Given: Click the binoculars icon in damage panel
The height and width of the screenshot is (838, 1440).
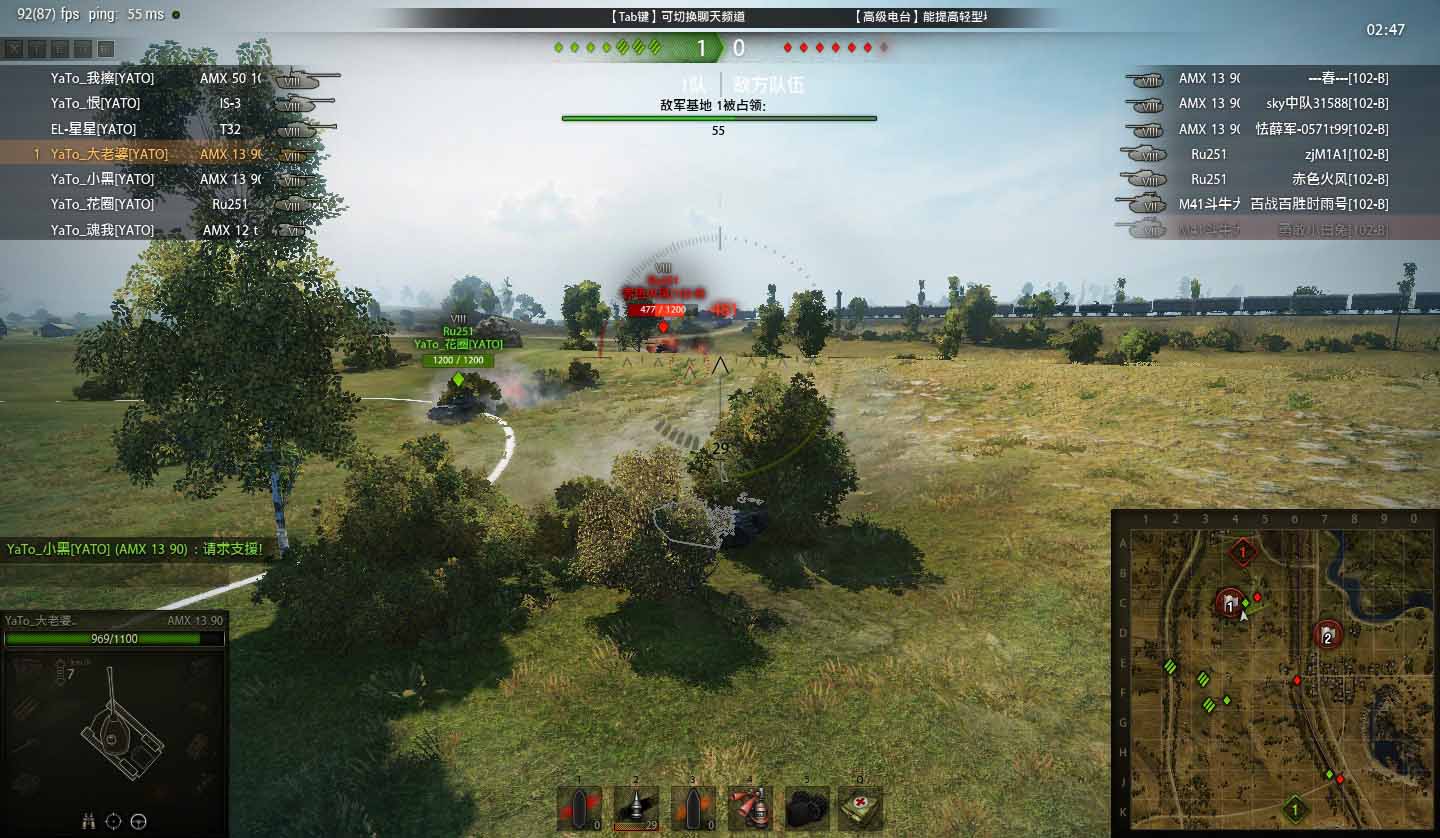Looking at the screenshot, I should [x=88, y=821].
